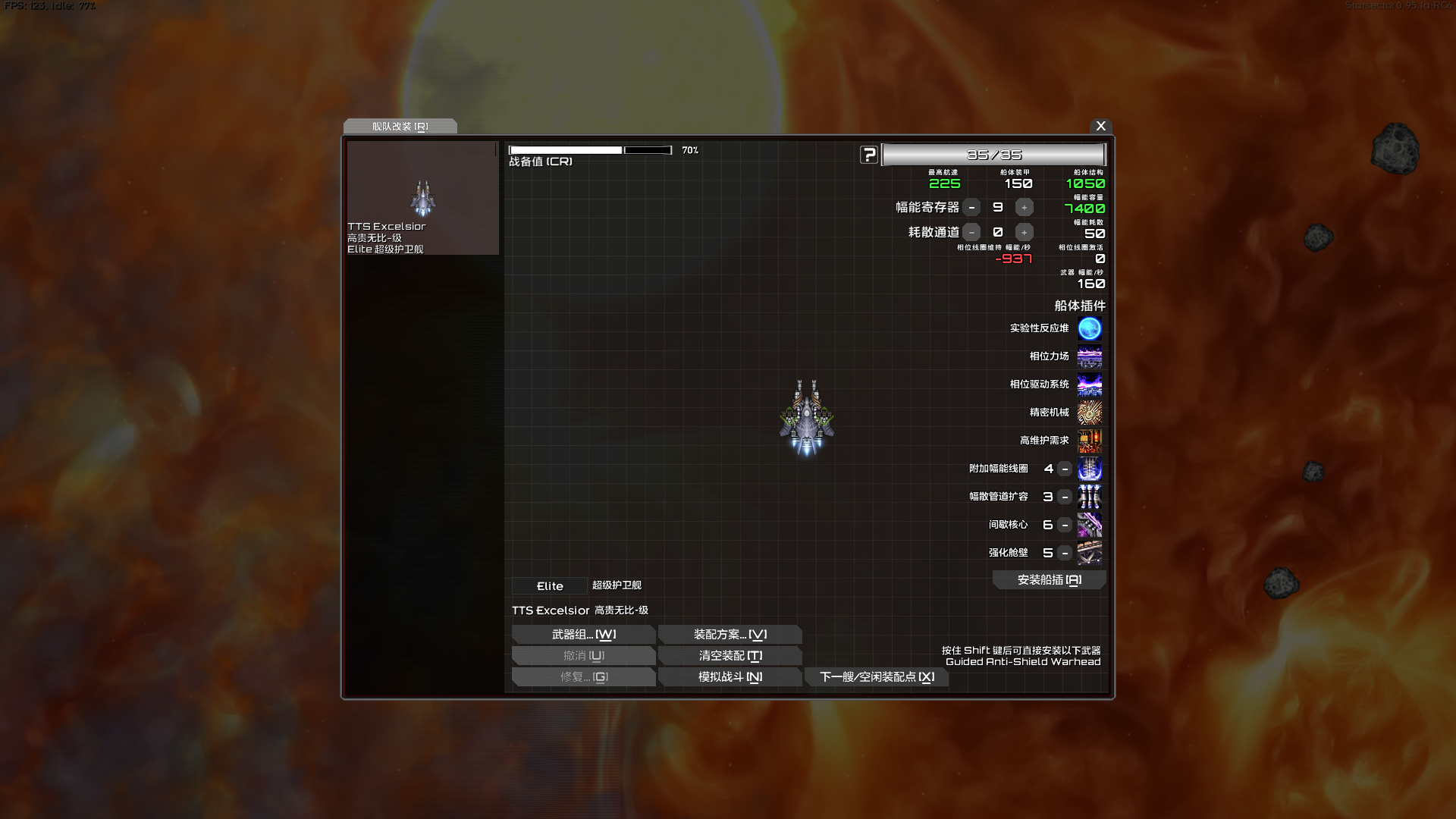1456x819 pixels.
Task: Decrease 耗散通道 with the minus button
Action: [971, 232]
